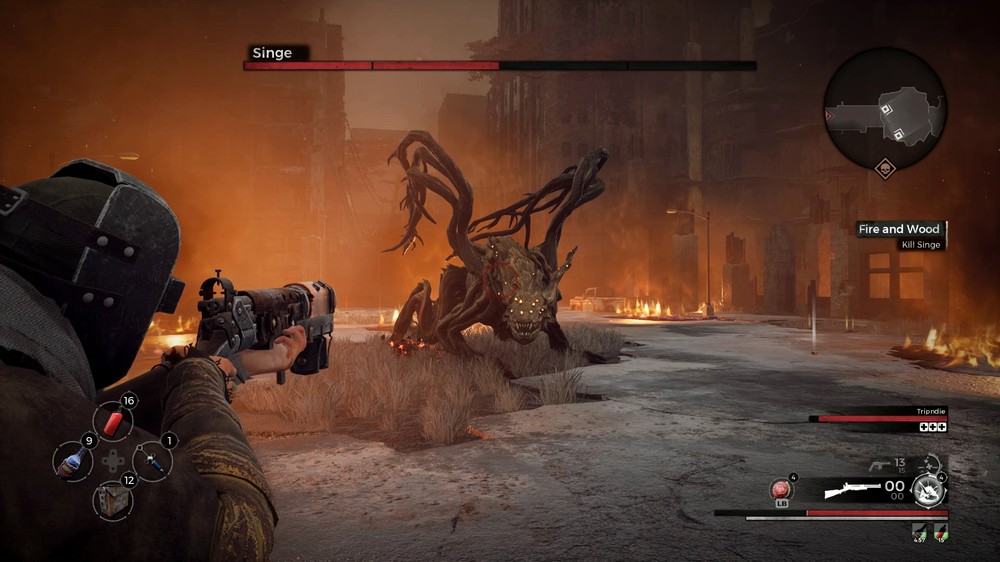Click the skull boss marker below minimap
Viewport: 1000px width, 562px height.
coord(885,168)
